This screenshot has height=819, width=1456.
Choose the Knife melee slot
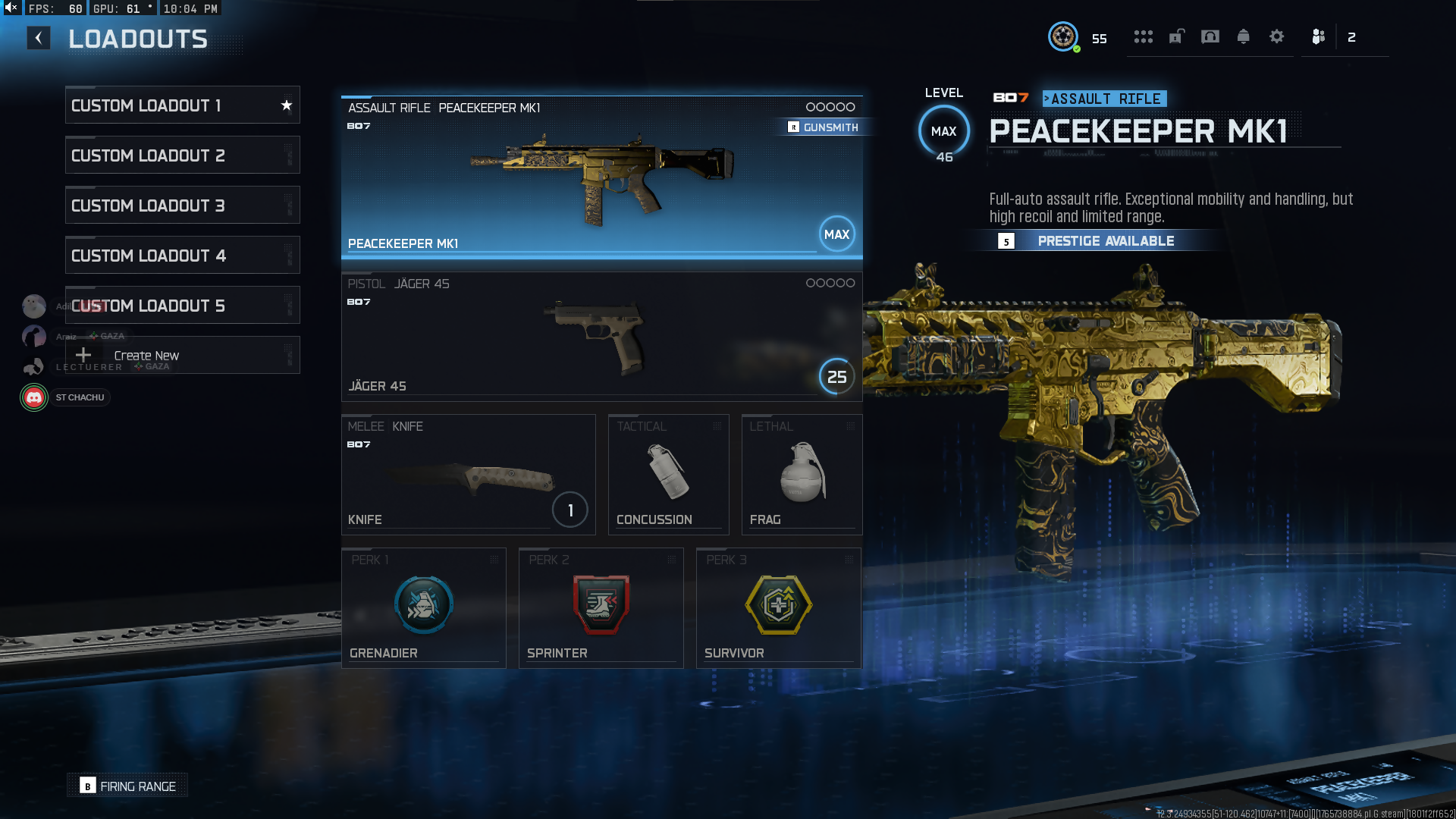[468, 475]
